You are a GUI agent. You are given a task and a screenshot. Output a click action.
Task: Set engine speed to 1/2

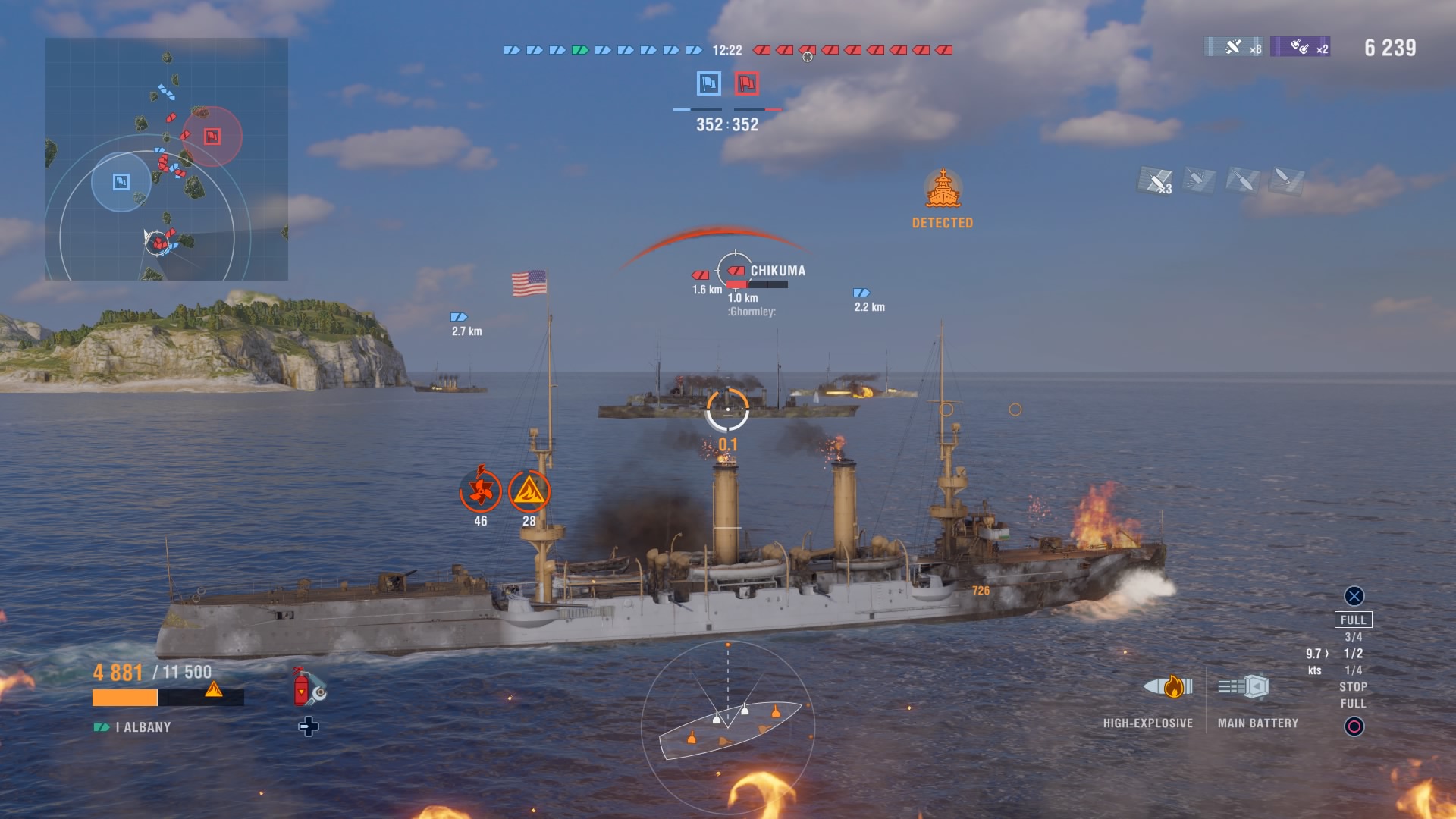(x=1354, y=654)
